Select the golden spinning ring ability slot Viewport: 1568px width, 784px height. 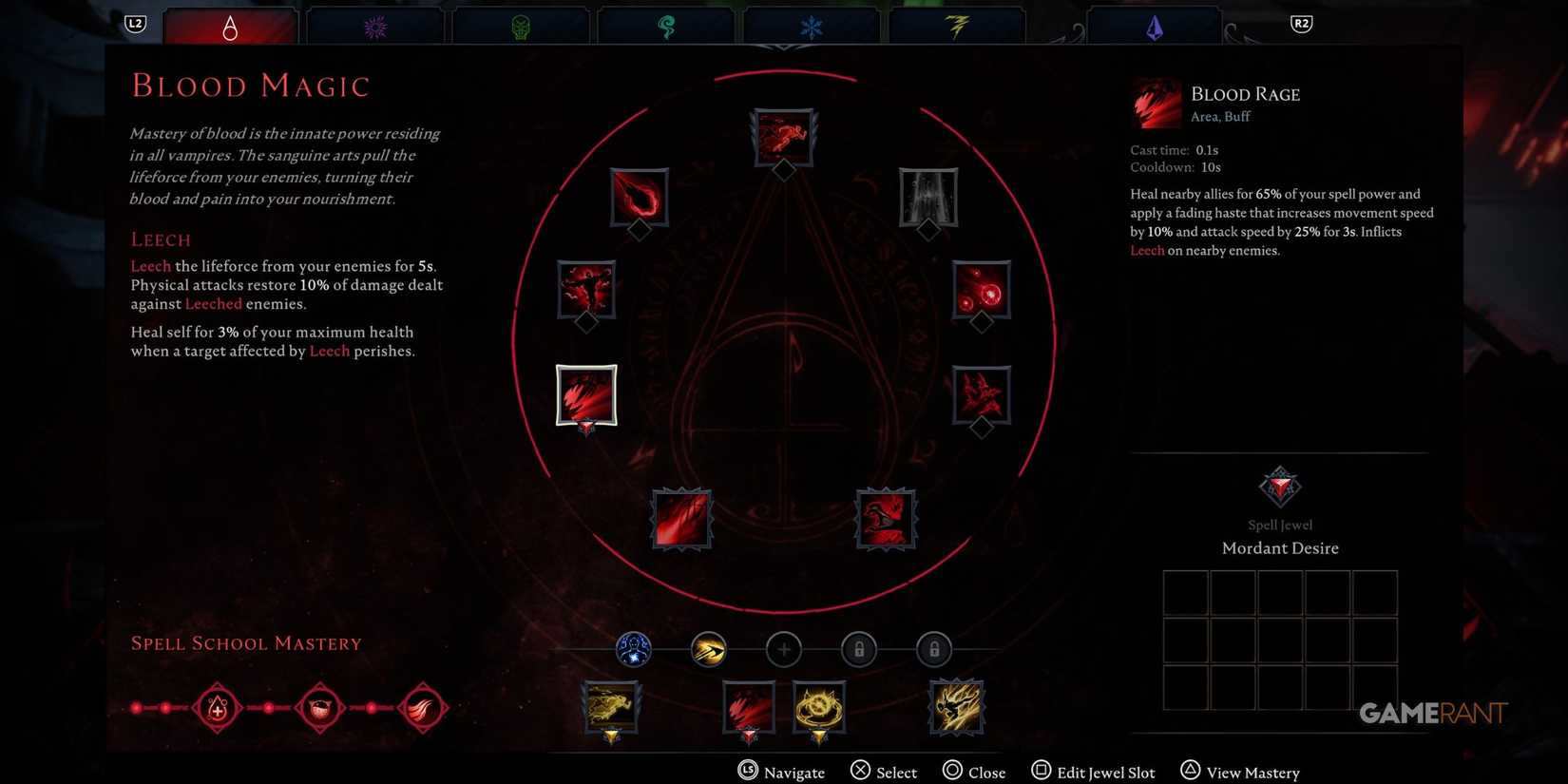click(x=818, y=705)
